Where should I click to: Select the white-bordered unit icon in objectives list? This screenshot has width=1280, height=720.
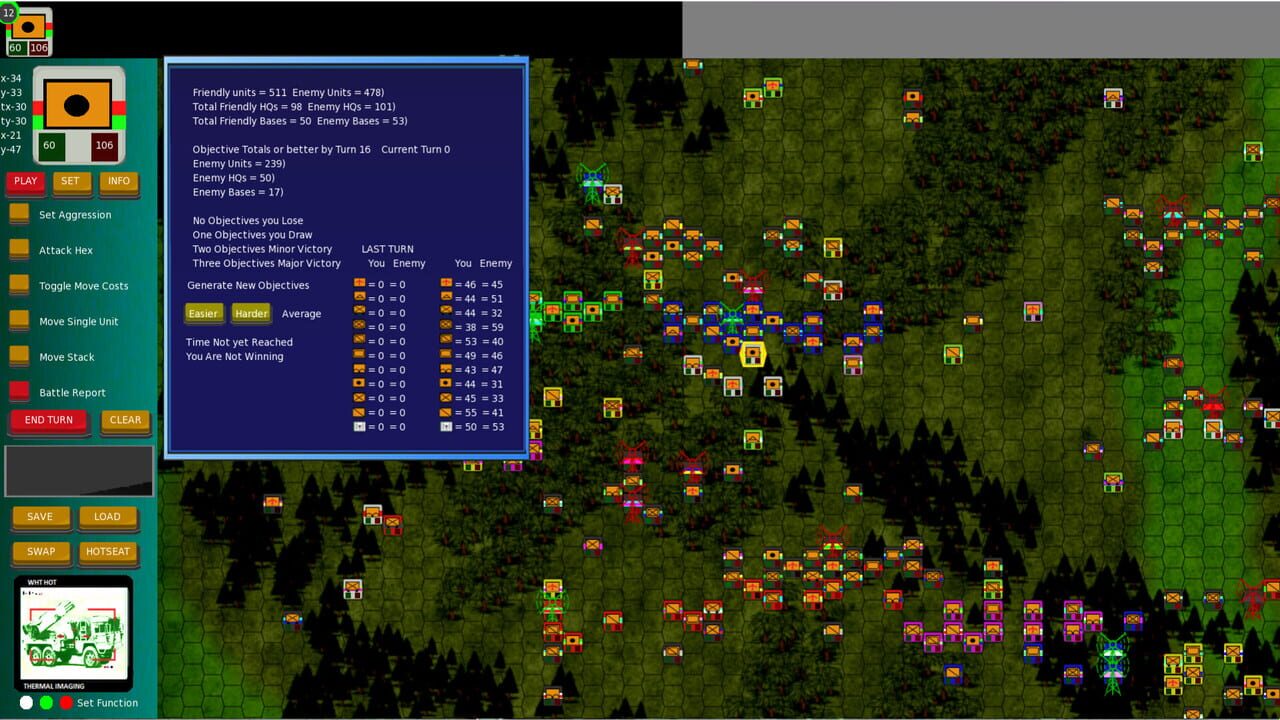click(358, 427)
